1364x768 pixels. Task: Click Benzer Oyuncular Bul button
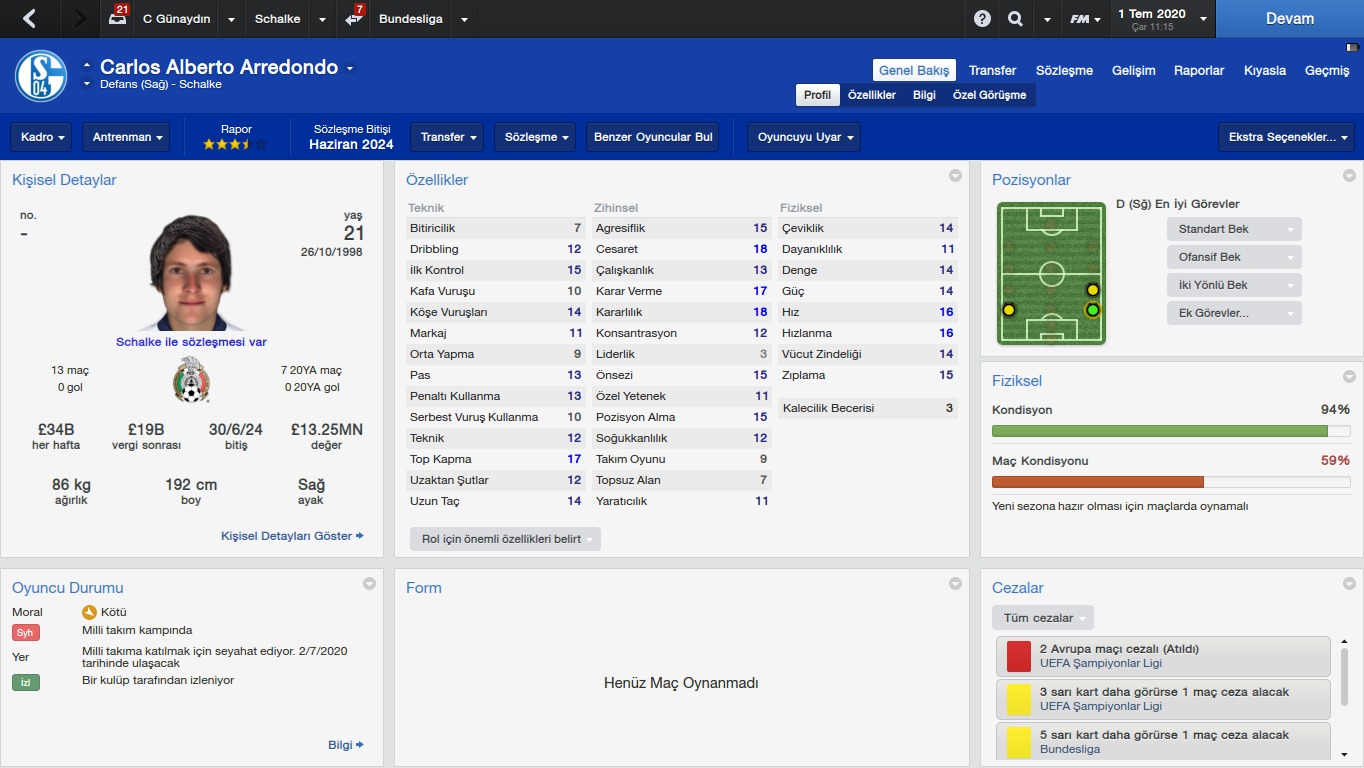pos(652,137)
